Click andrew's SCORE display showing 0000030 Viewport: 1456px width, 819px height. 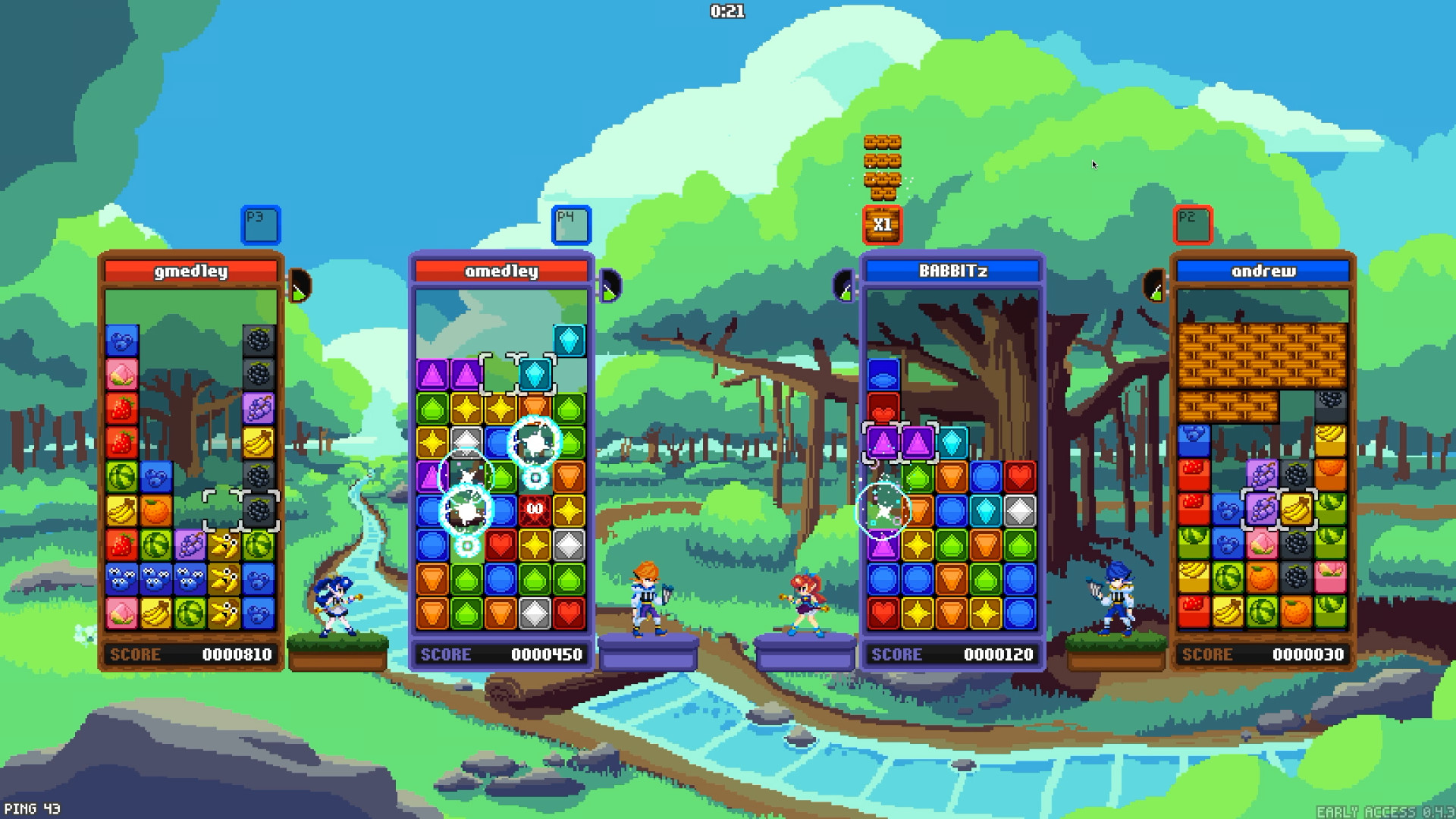(1261, 654)
